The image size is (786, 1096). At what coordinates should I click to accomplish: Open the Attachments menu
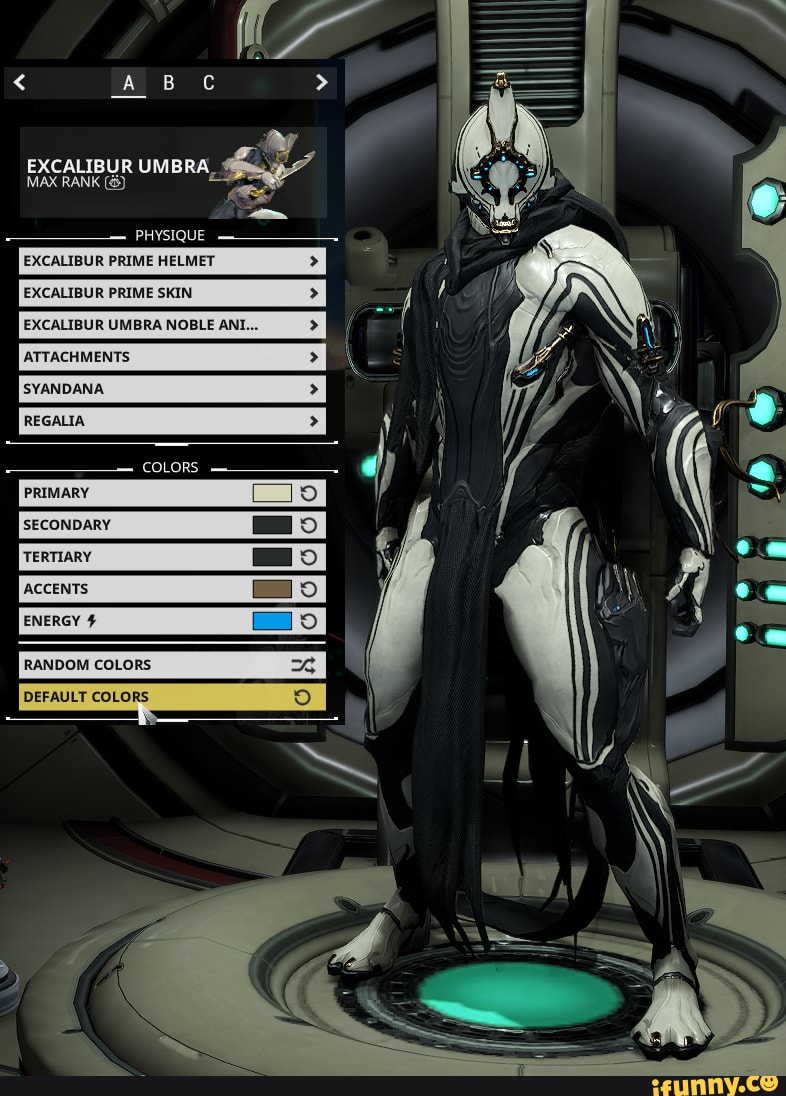(172, 357)
